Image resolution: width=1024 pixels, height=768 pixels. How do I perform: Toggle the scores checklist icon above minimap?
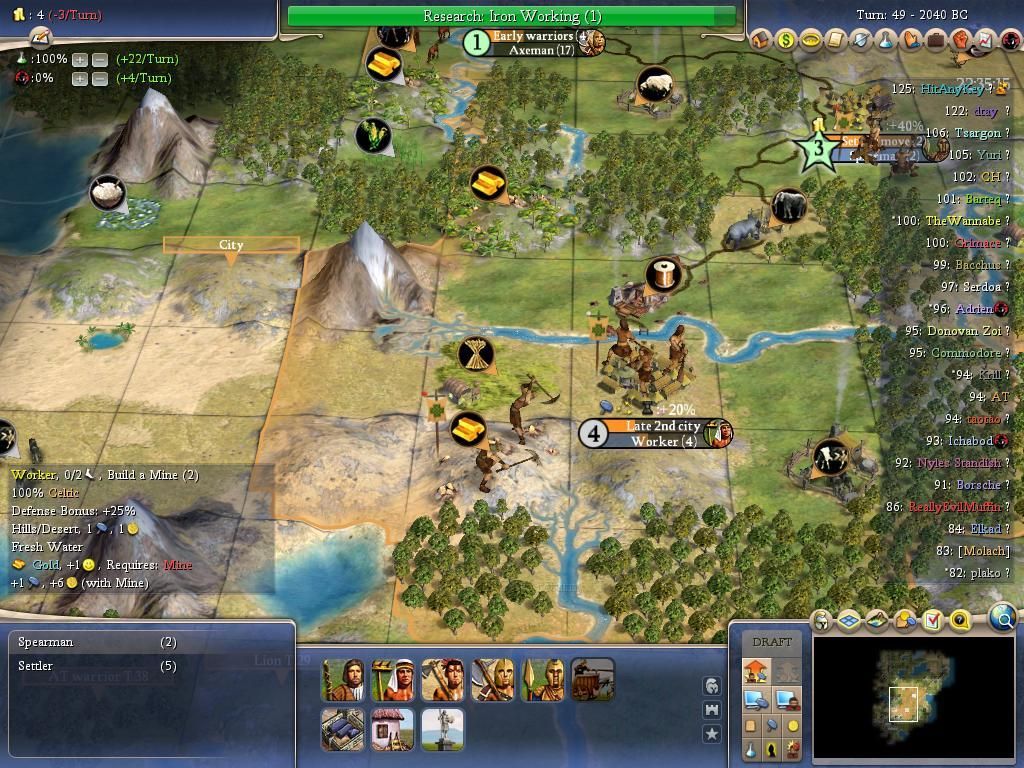coord(932,621)
